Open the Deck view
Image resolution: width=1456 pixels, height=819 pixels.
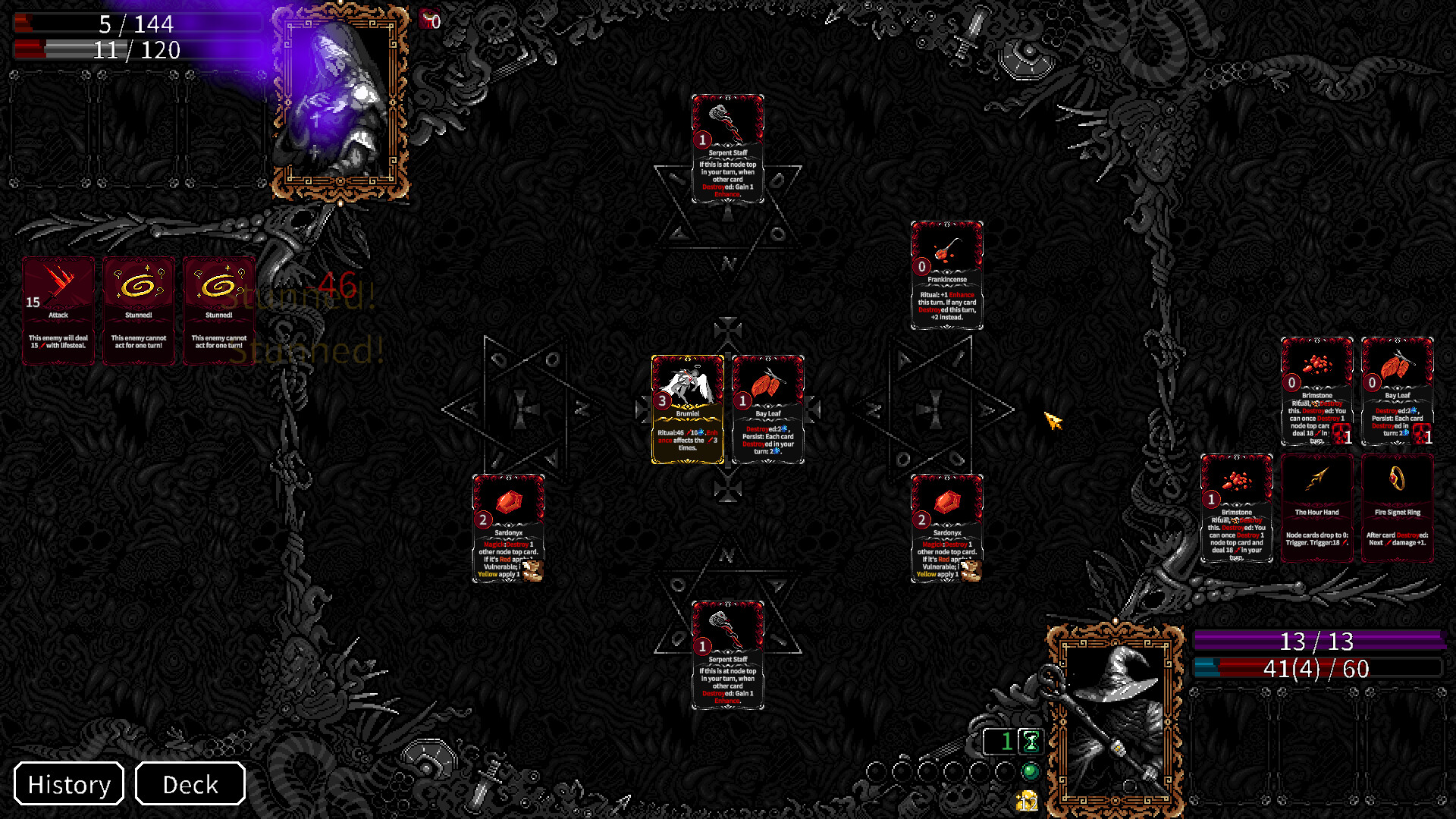[190, 784]
